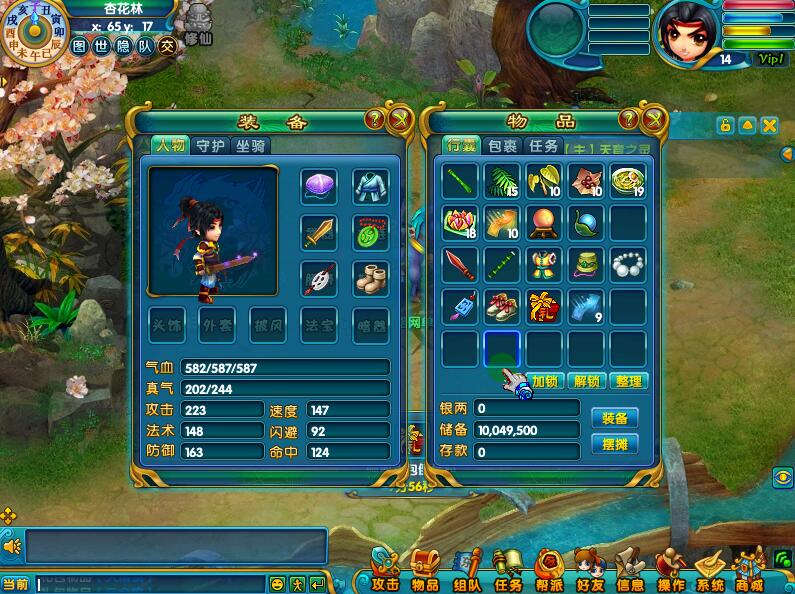795x594 pixels.
Task: Open a stall with the 摆摊 button
Action: (614, 444)
